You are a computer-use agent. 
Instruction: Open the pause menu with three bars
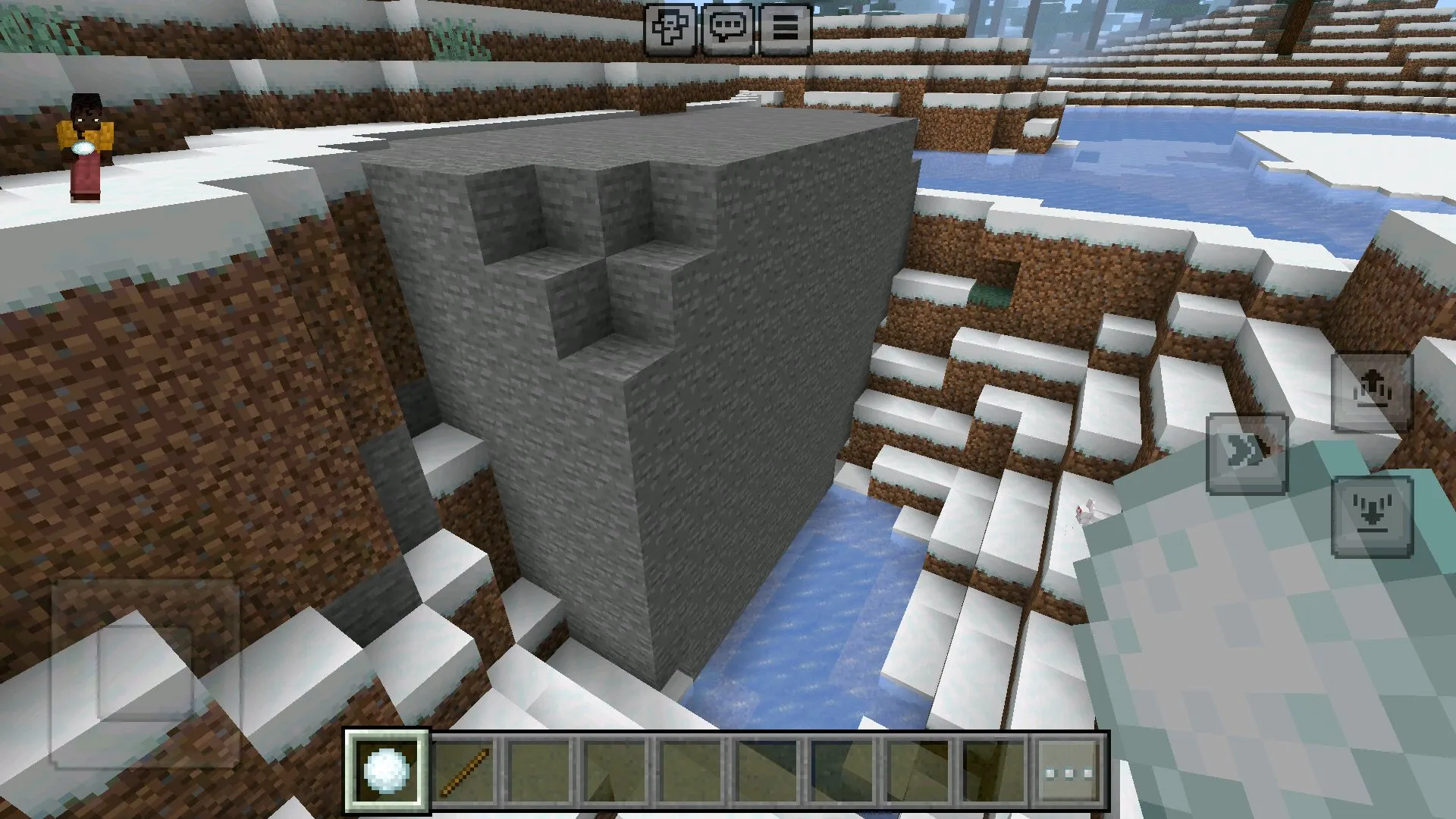(786, 29)
